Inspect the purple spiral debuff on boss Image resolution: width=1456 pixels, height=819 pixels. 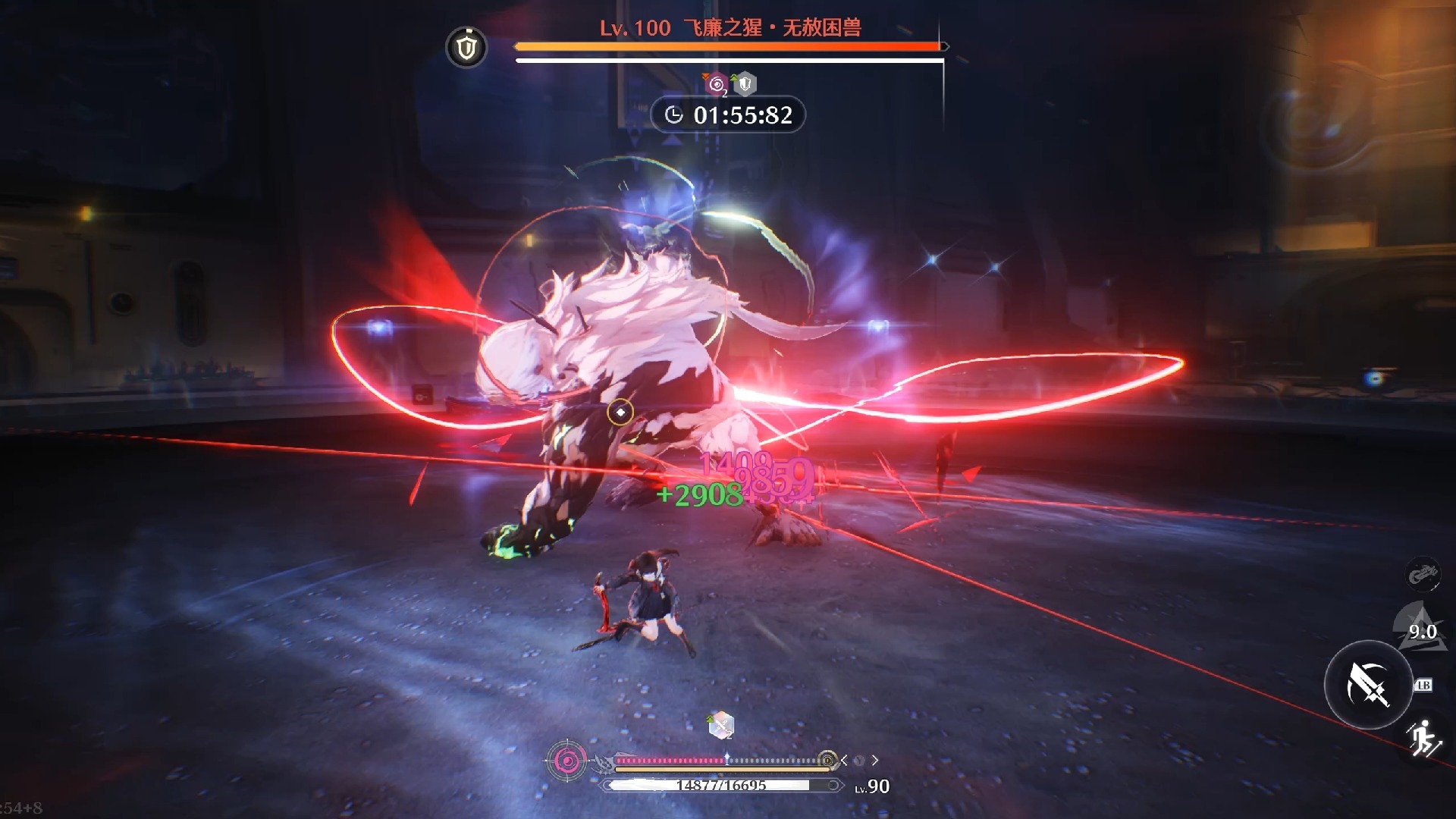tap(716, 84)
